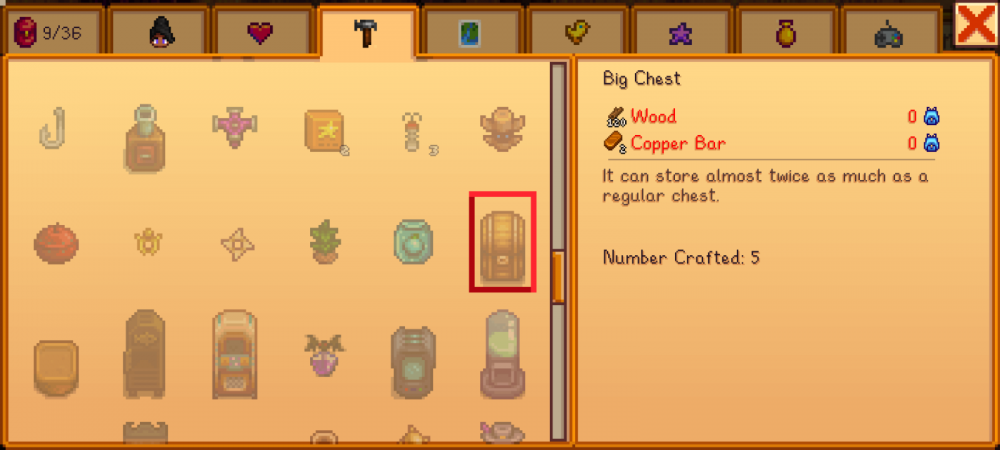
Task: Close the crafting menu with the X
Action: 975,24
